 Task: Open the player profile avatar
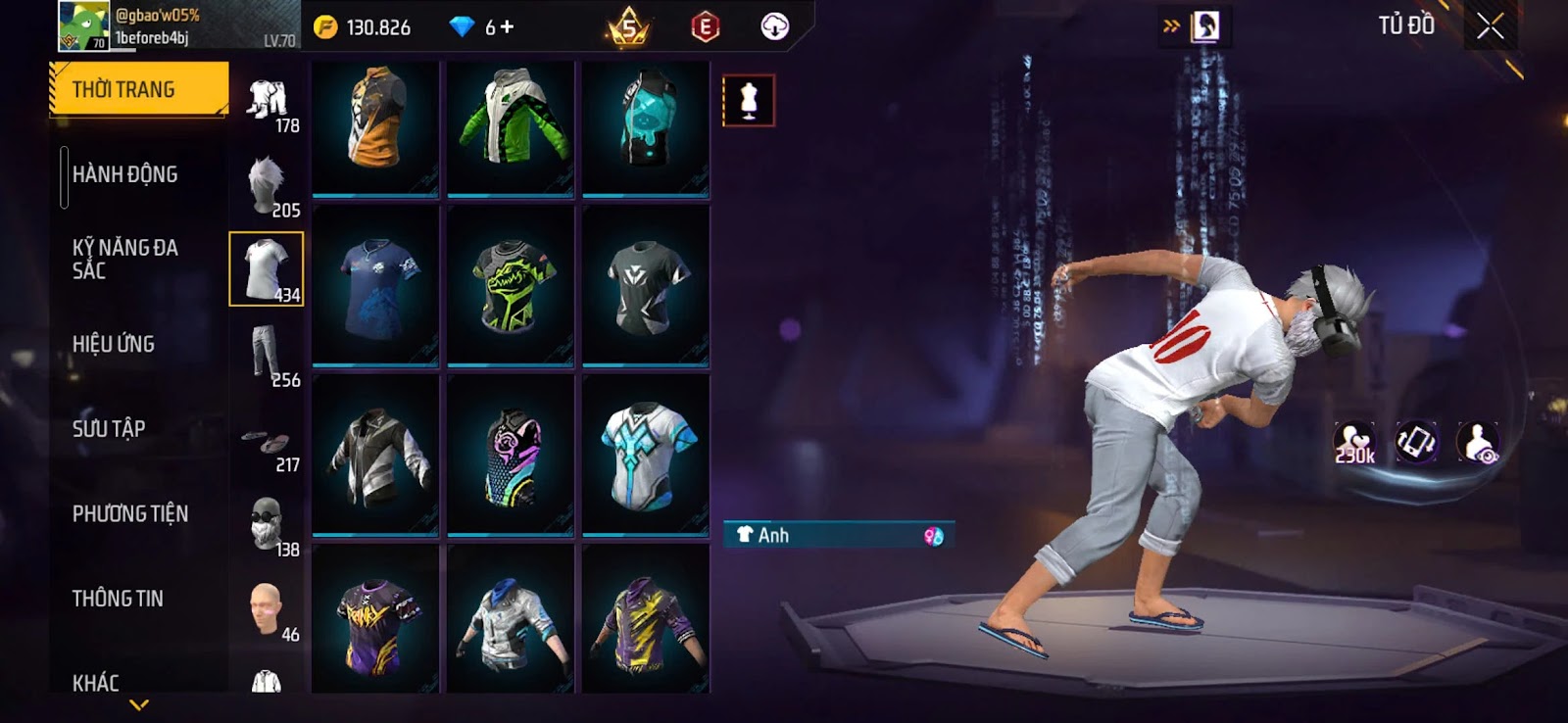point(83,26)
